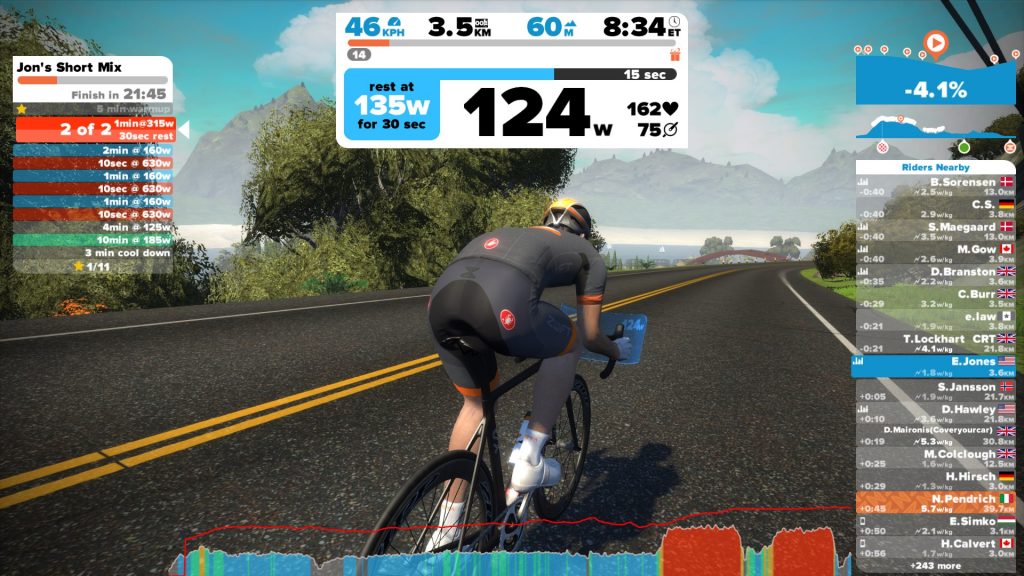This screenshot has width=1024, height=576.
Task: Select rider H.Hirsch in the list
Action: pyautogui.click(x=935, y=480)
